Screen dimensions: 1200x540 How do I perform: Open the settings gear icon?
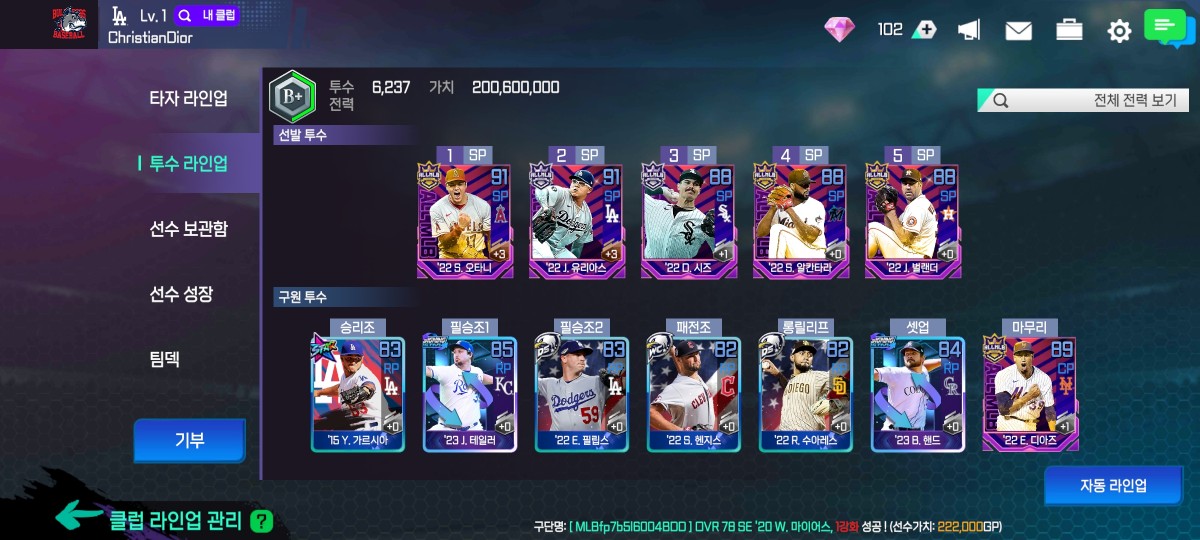click(x=1118, y=31)
